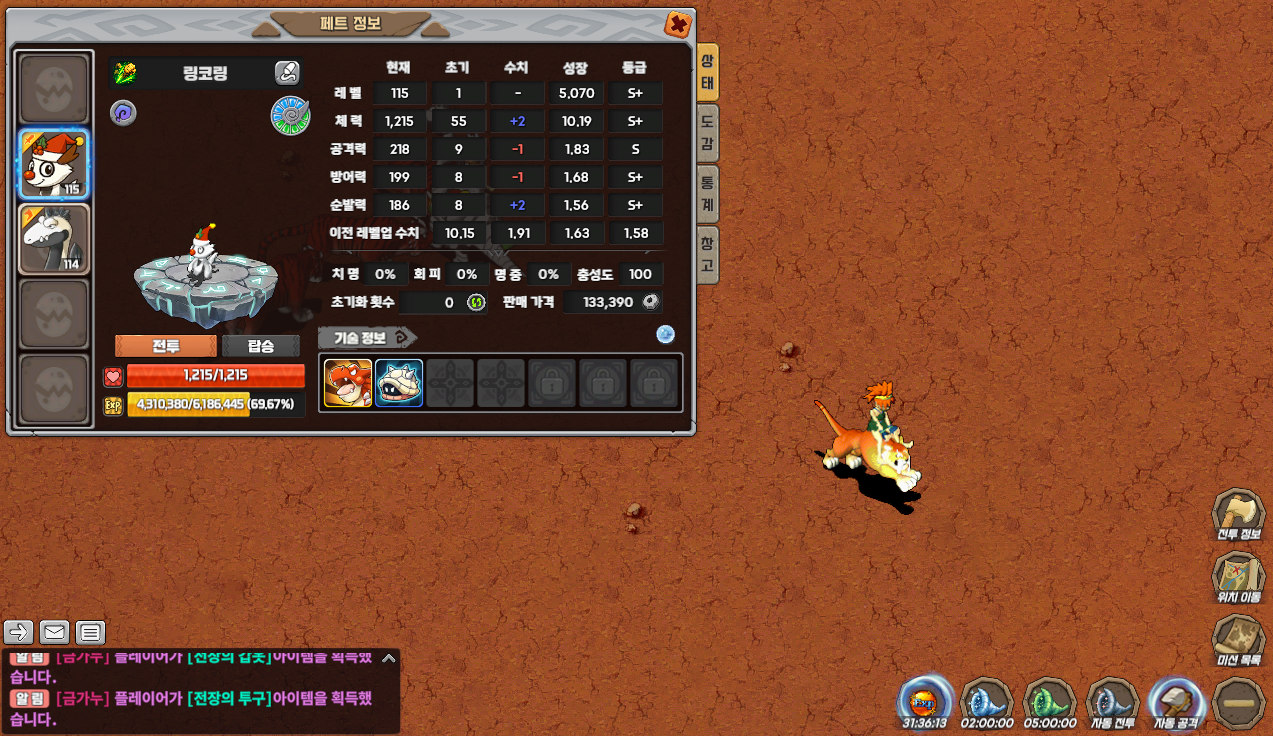This screenshot has width=1273, height=736.
Task: Show the 통계 statistics tab
Action: click(707, 194)
